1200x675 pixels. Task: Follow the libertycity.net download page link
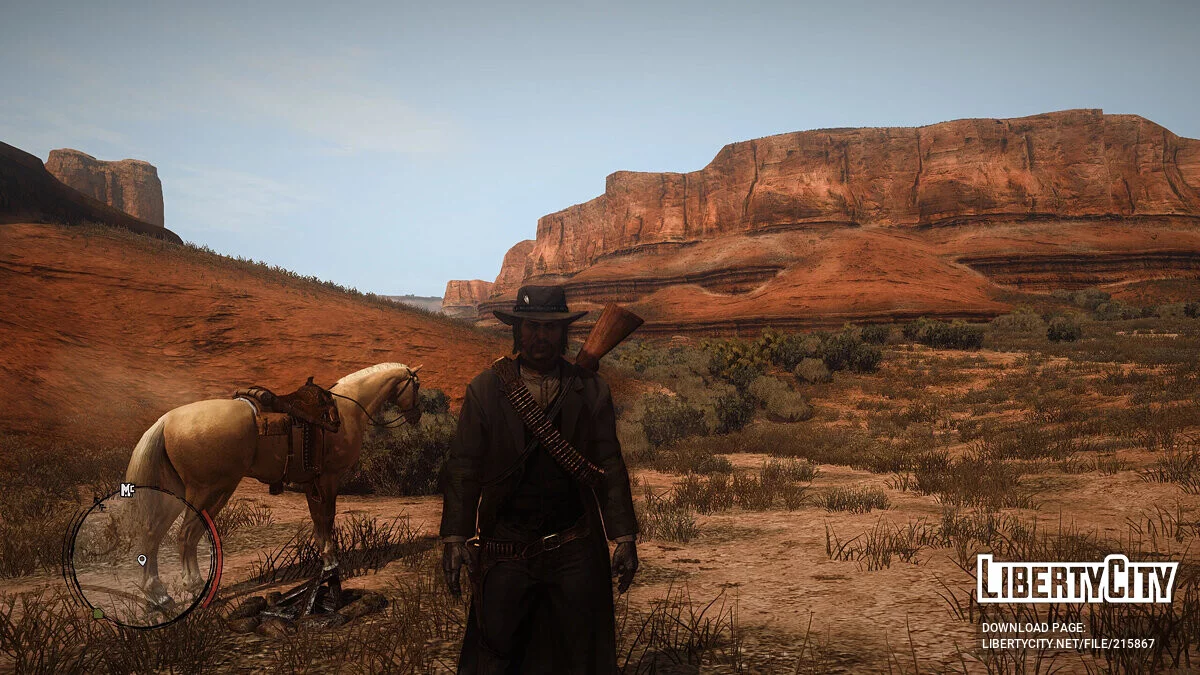pos(1068,644)
